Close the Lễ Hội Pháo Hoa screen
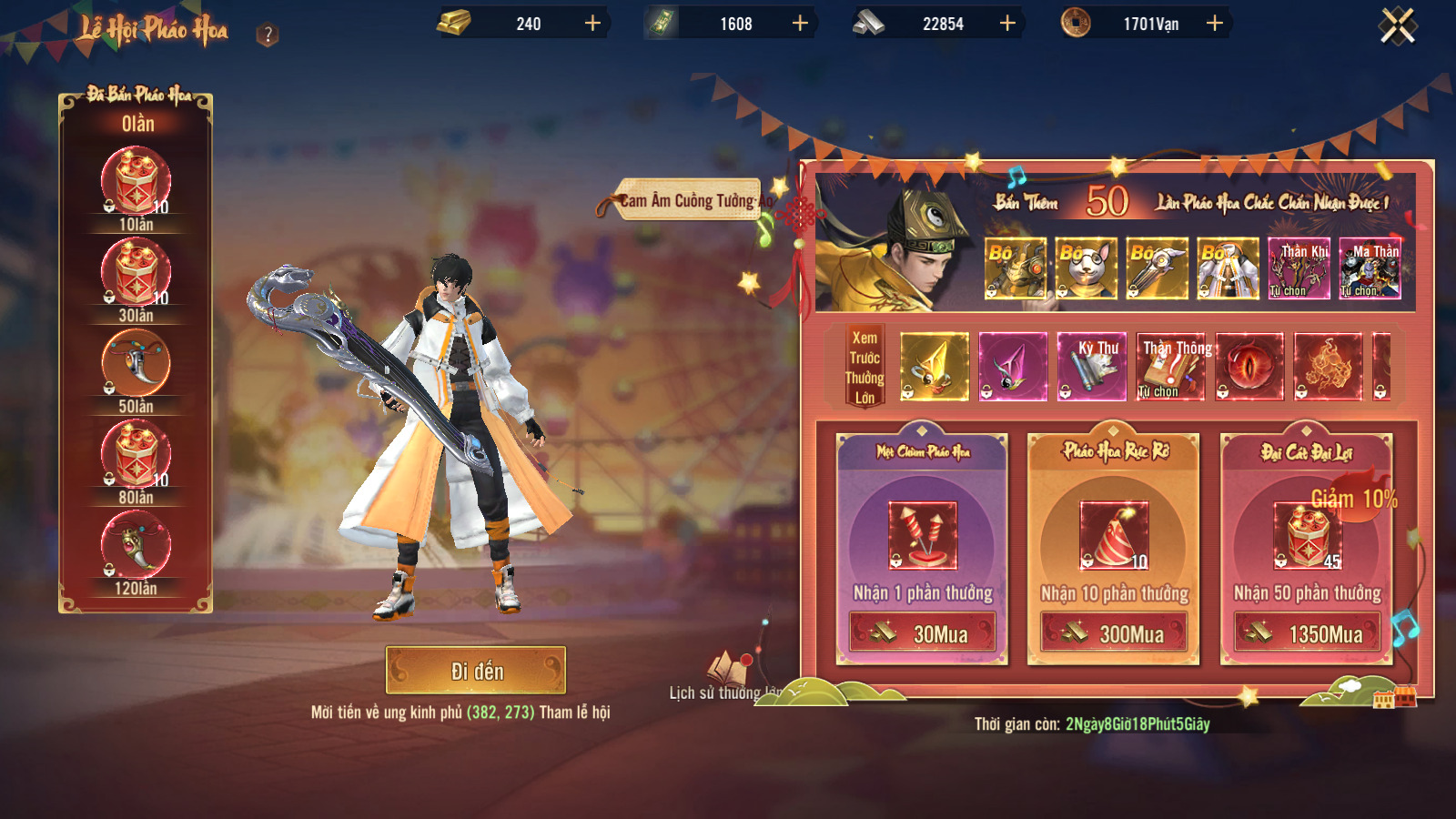This screenshot has width=1456, height=819. click(1398, 25)
